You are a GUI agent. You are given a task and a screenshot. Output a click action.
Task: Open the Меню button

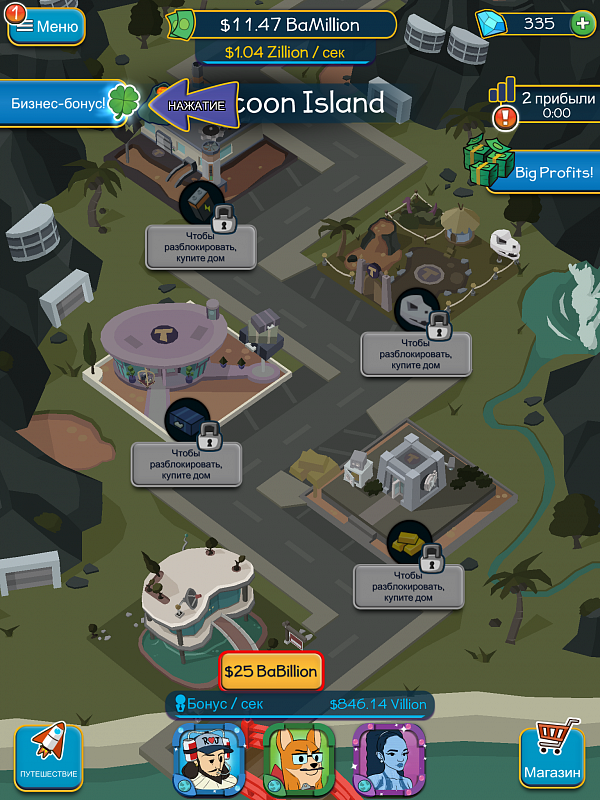(47, 26)
